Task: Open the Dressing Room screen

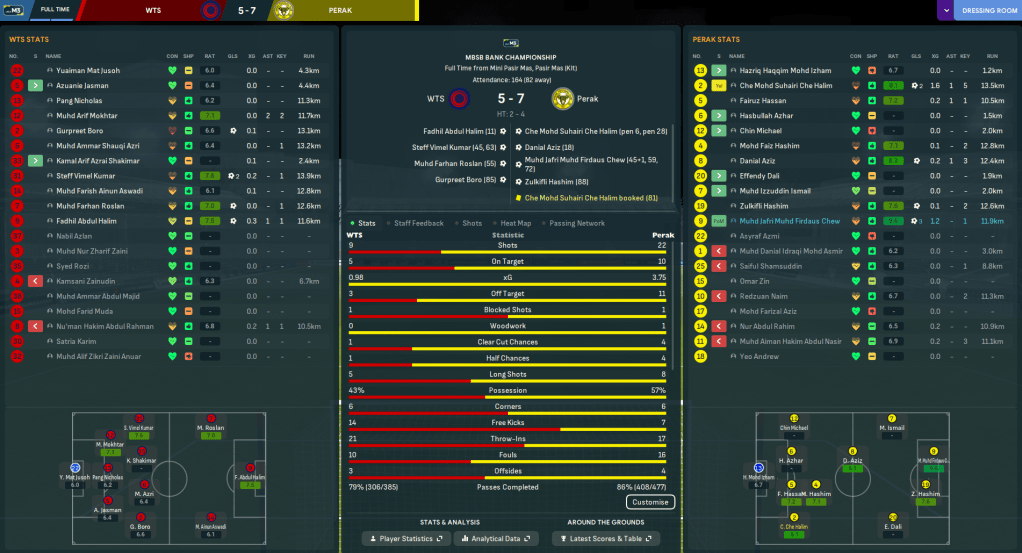Action: pos(988,11)
